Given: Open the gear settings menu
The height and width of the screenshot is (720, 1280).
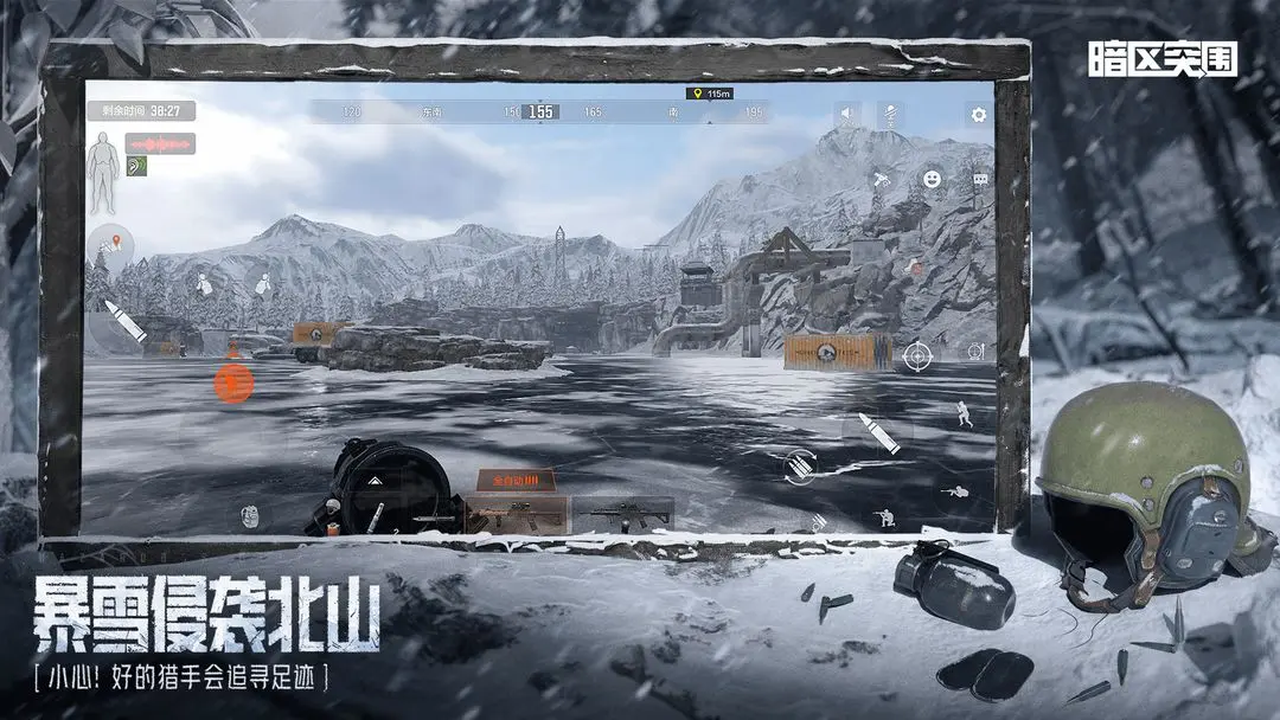Looking at the screenshot, I should [978, 115].
